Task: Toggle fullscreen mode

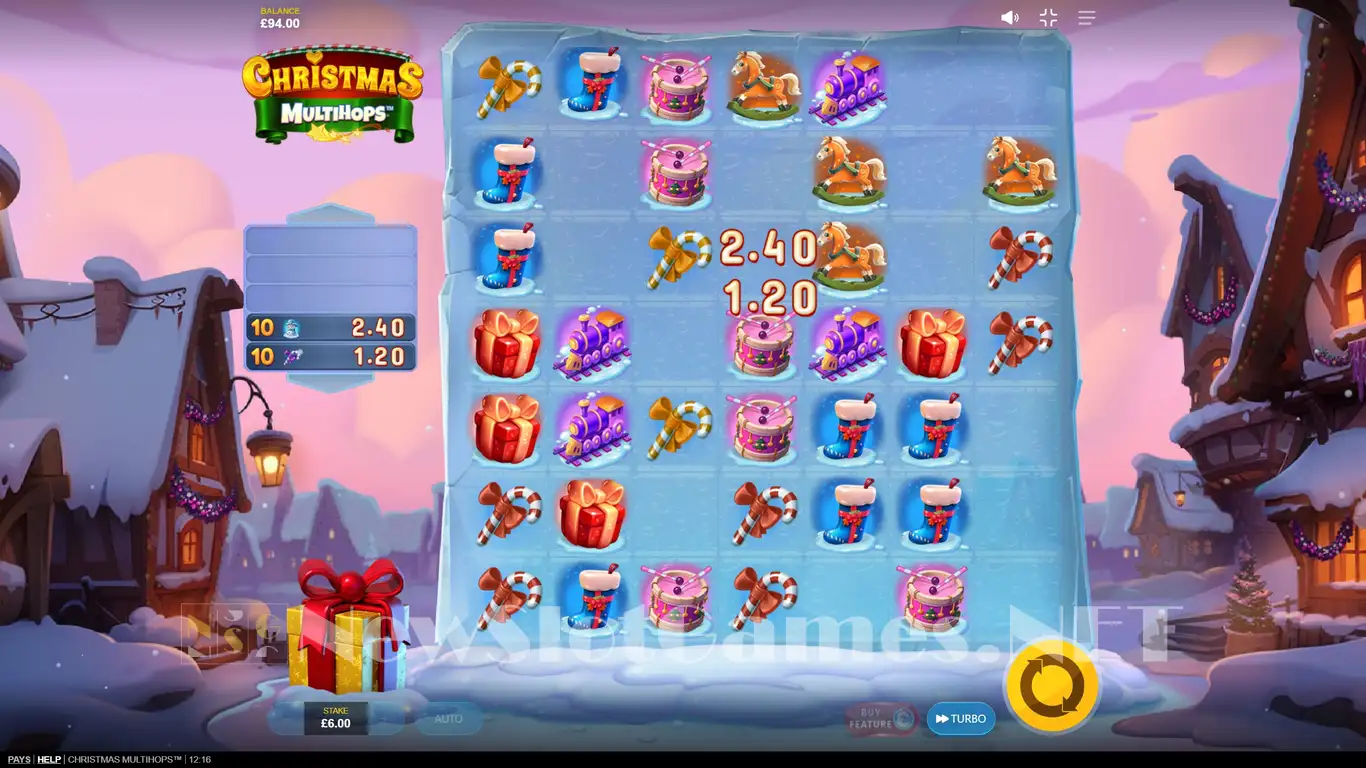Action: pos(1048,18)
